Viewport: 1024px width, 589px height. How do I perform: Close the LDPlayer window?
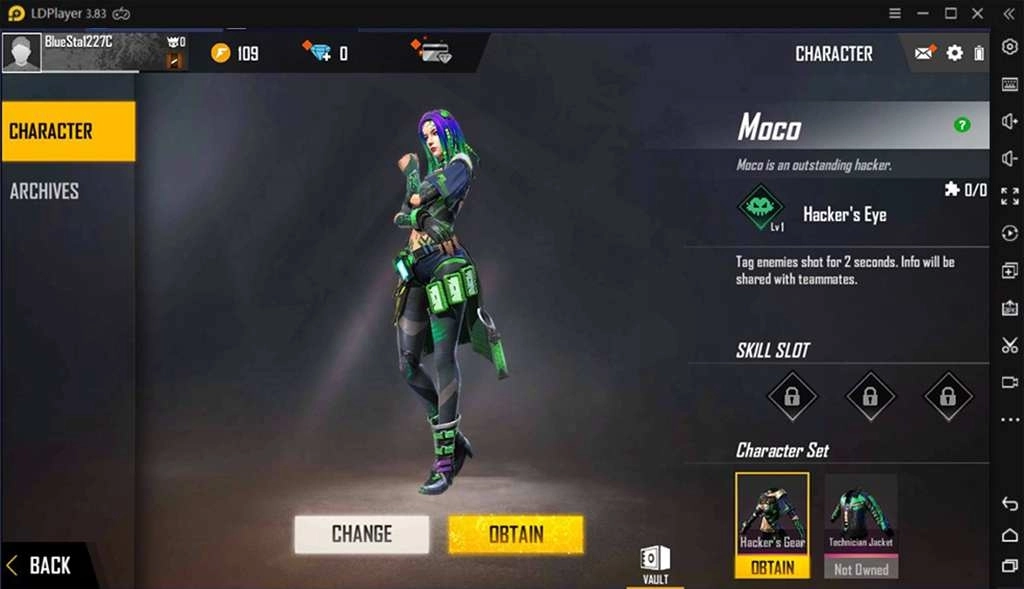point(978,13)
